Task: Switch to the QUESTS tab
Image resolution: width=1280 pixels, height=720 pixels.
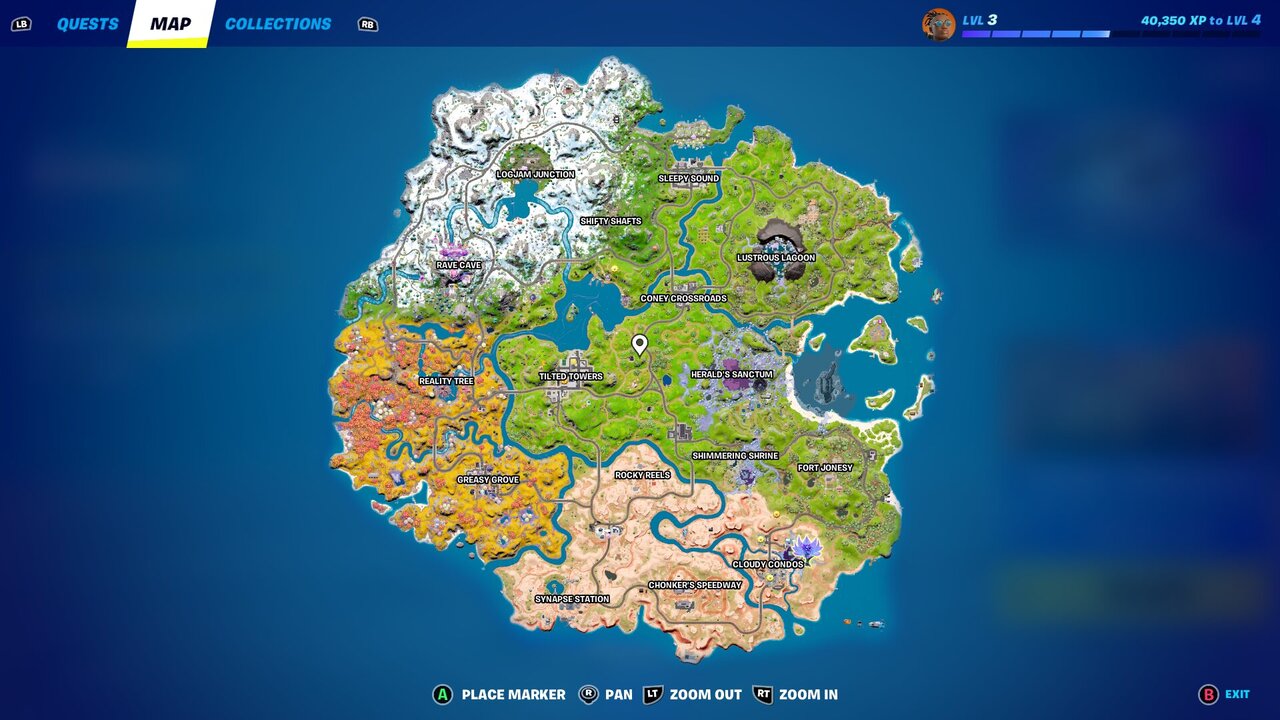Action: pyautogui.click(x=88, y=23)
